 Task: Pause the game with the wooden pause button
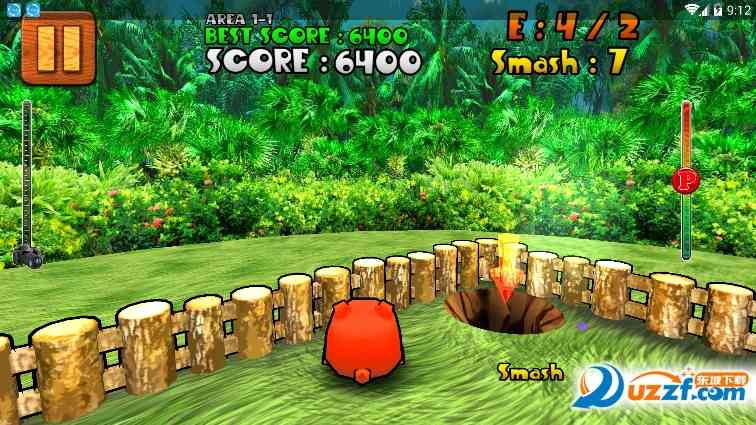click(x=57, y=47)
